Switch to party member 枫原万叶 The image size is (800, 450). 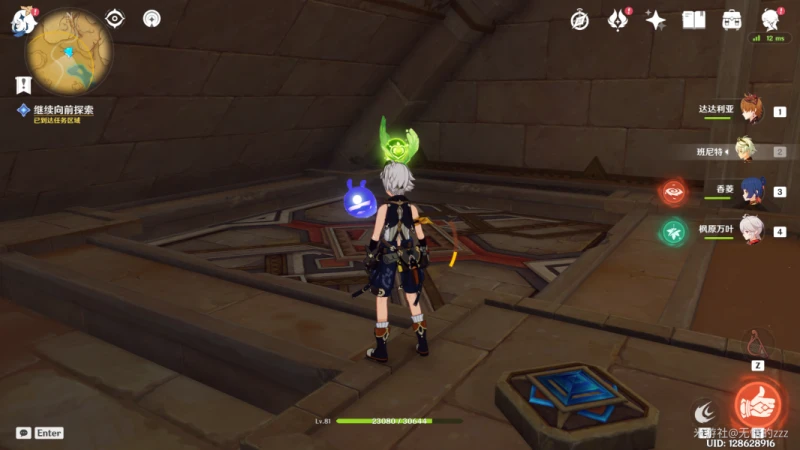750,230
